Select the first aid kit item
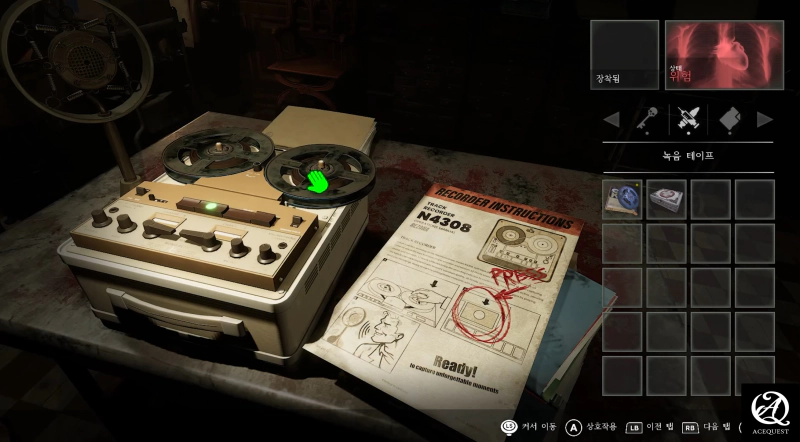 tap(666, 199)
